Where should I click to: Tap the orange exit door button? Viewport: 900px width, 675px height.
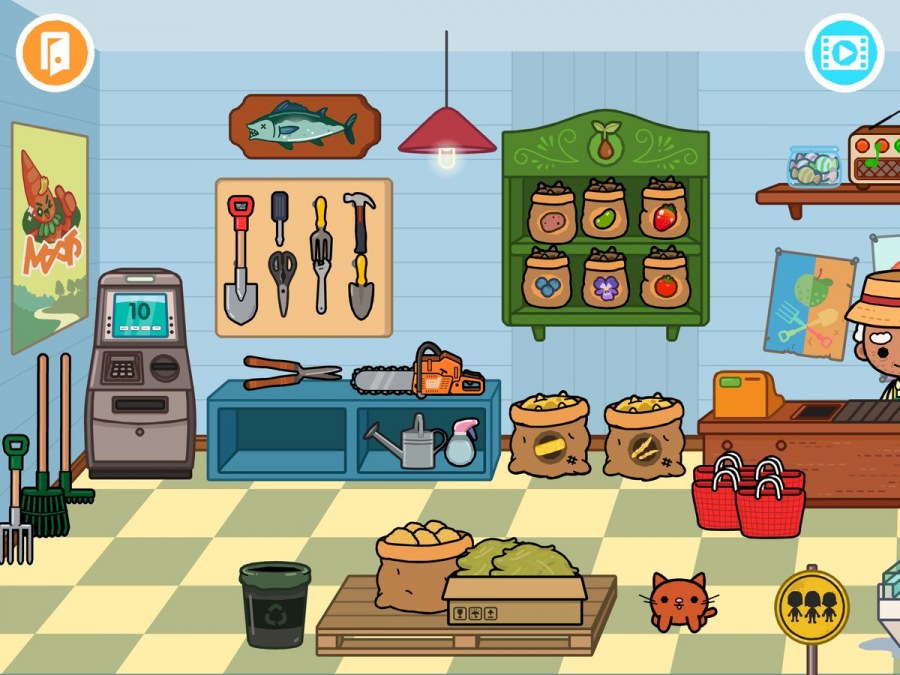click(55, 53)
